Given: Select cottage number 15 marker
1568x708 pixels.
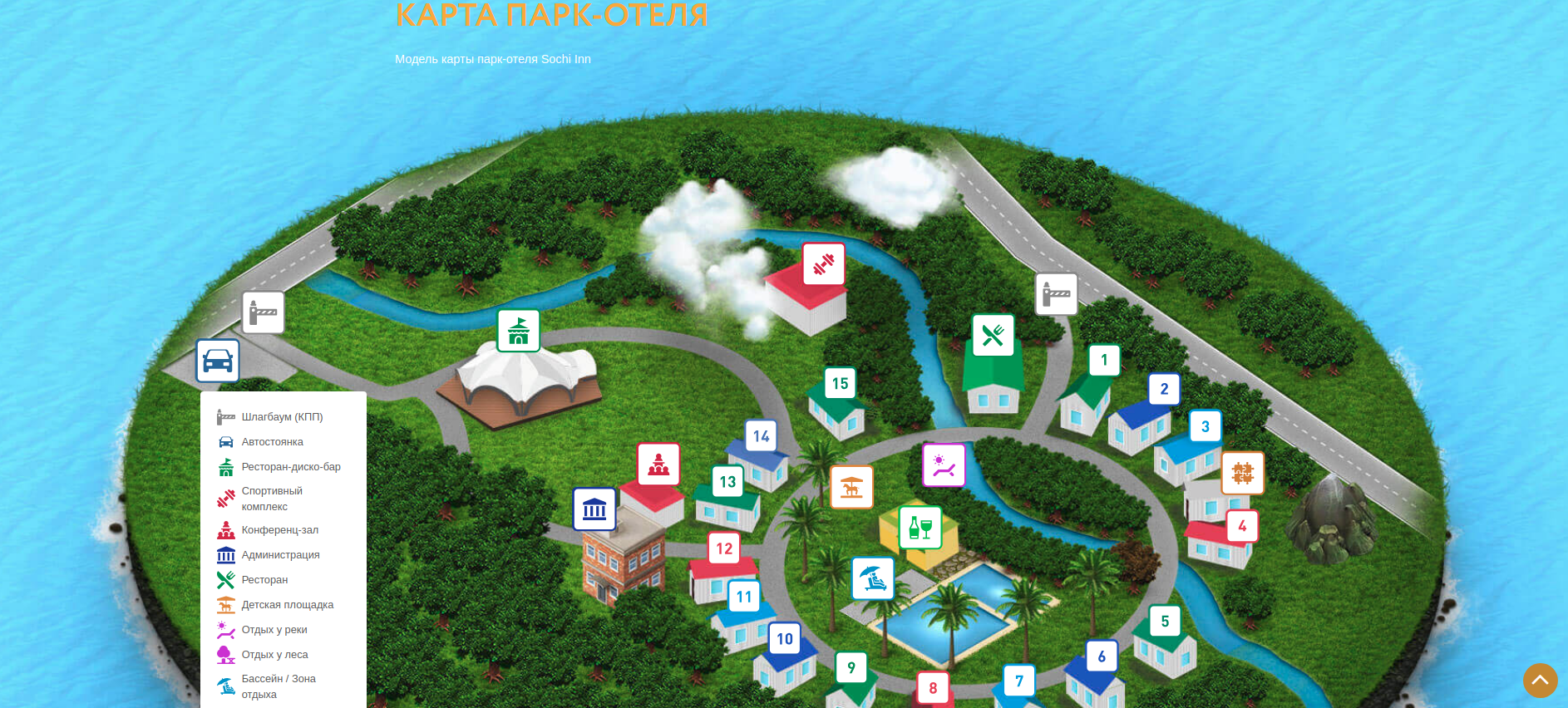Looking at the screenshot, I should 840,383.
